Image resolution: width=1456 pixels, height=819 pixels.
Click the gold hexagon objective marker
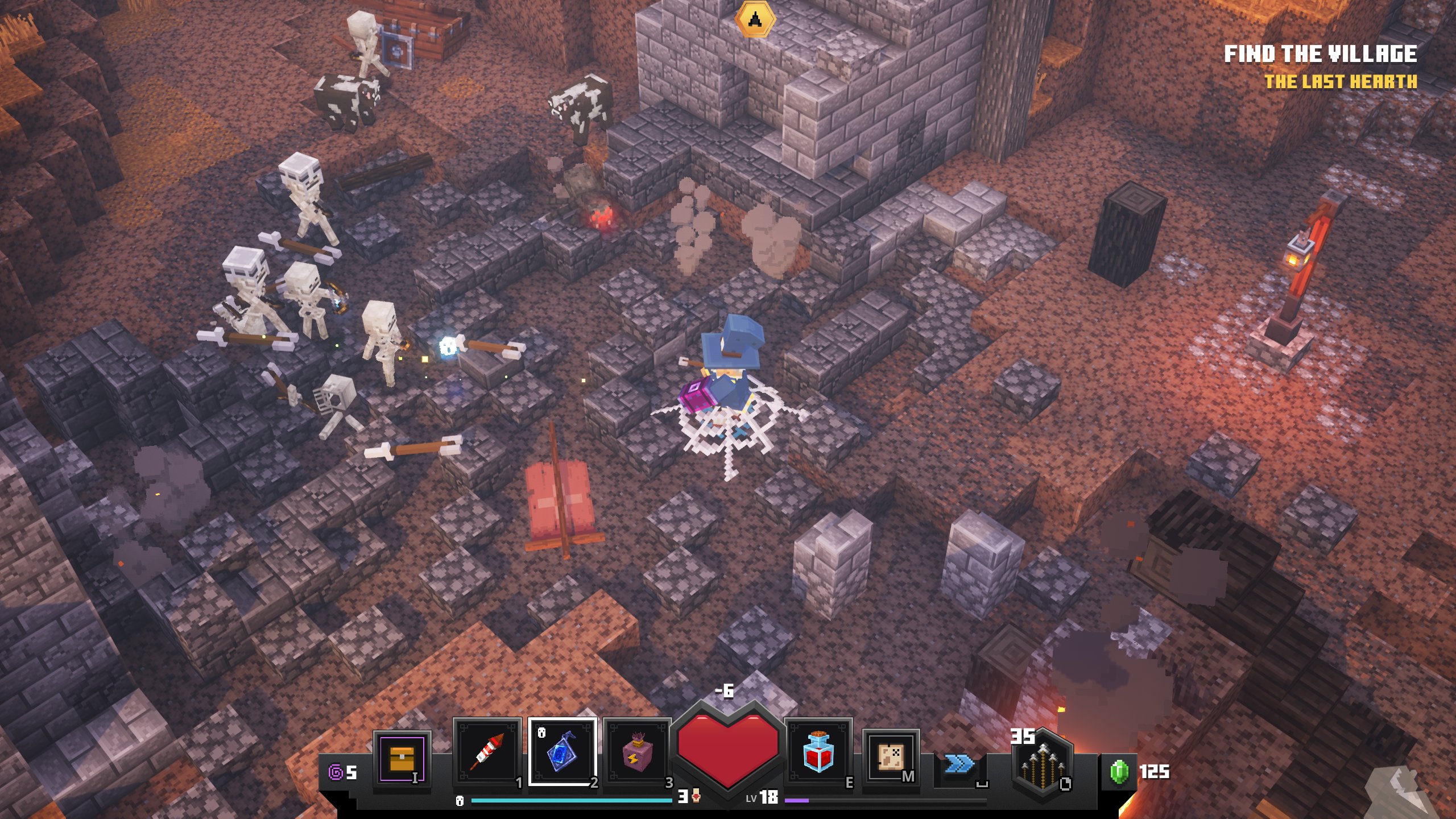(755, 19)
